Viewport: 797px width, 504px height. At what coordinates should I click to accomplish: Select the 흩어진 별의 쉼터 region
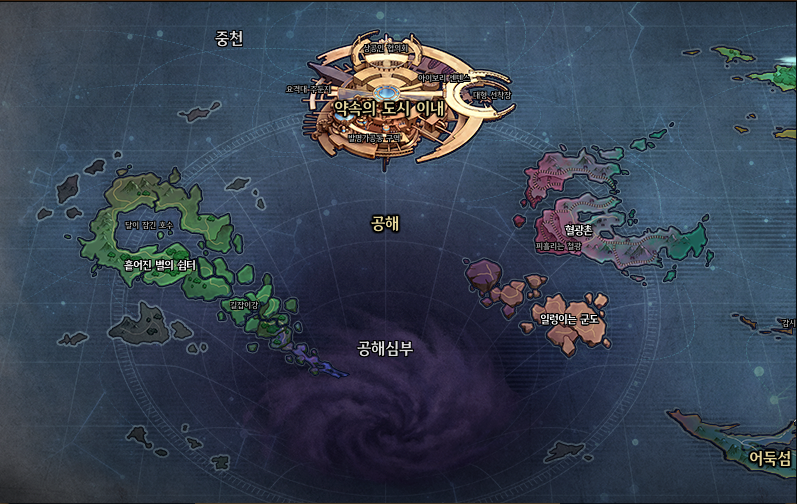(x=159, y=265)
